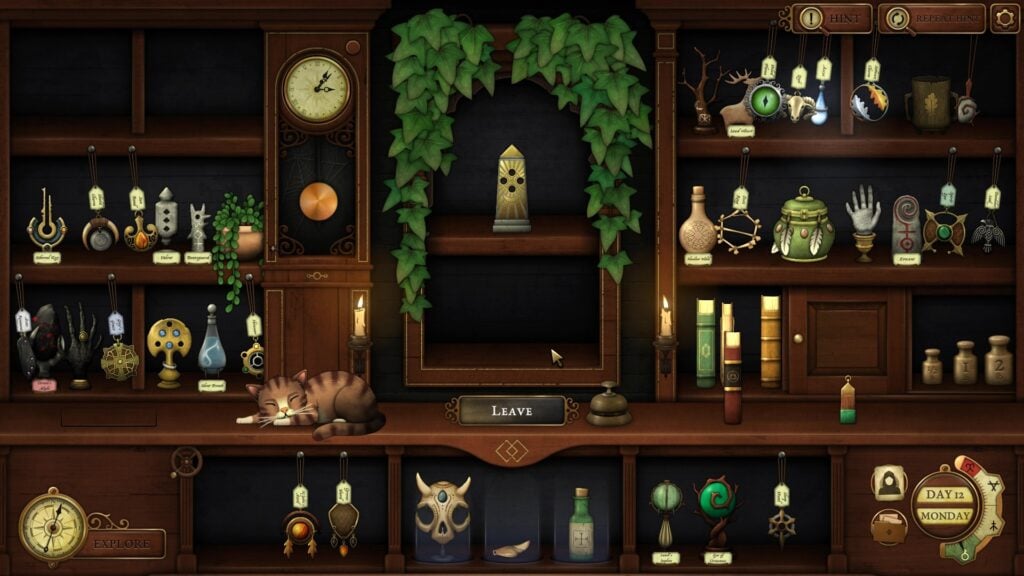Pick the green slit-eye amulet
The image size is (1024, 576).
click(768, 101)
